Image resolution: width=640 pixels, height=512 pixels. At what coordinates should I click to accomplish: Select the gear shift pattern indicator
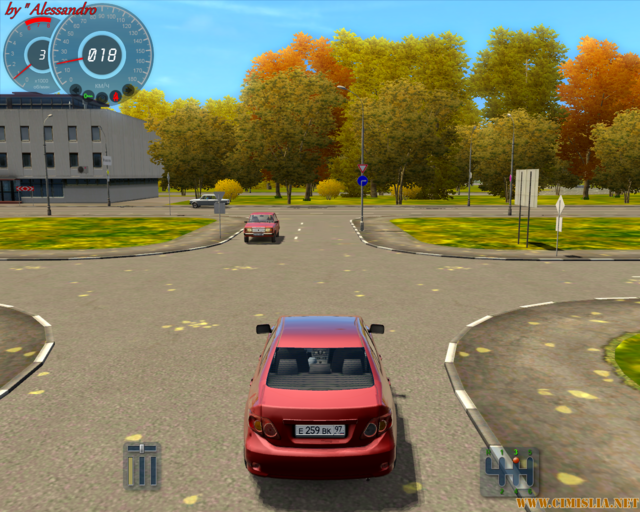tap(509, 471)
